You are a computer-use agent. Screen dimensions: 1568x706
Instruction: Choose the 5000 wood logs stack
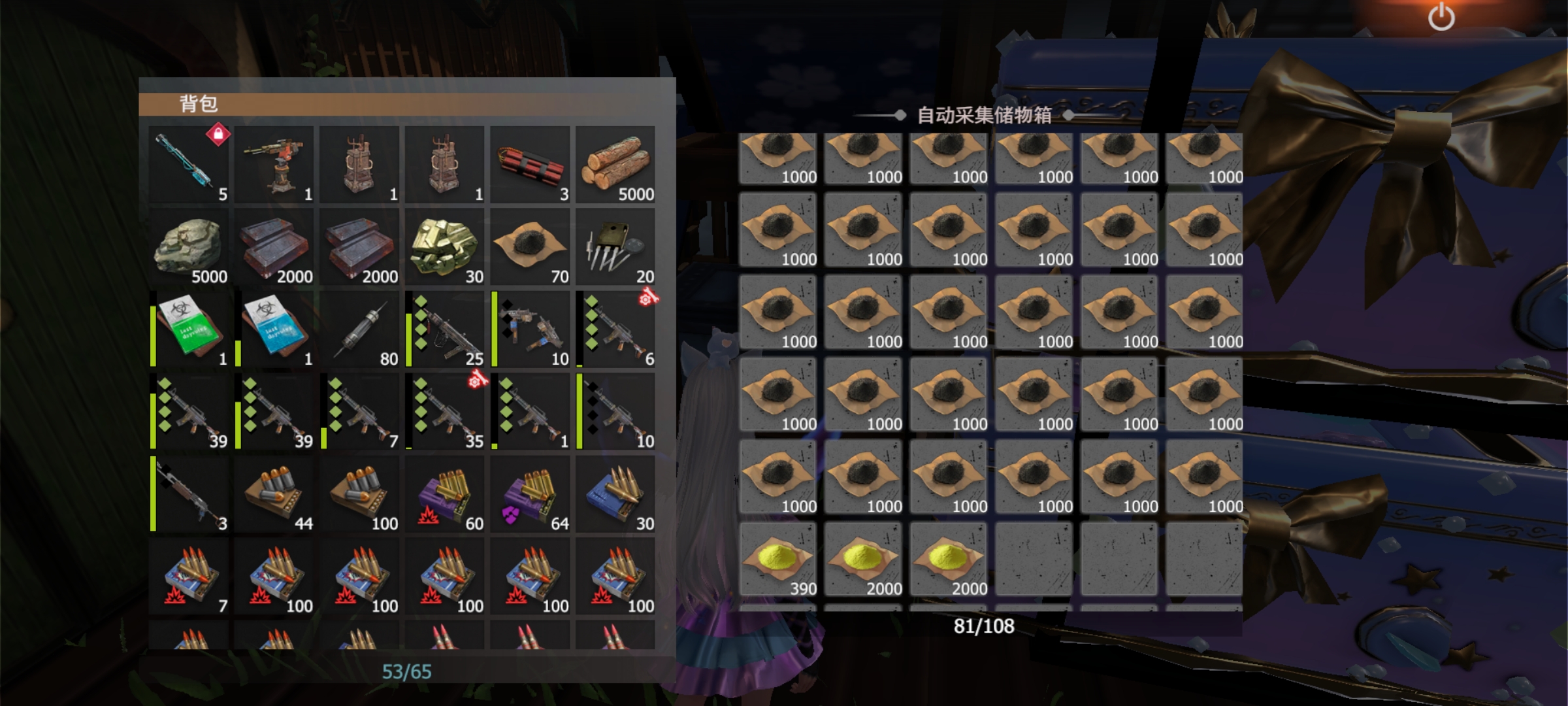click(x=615, y=165)
